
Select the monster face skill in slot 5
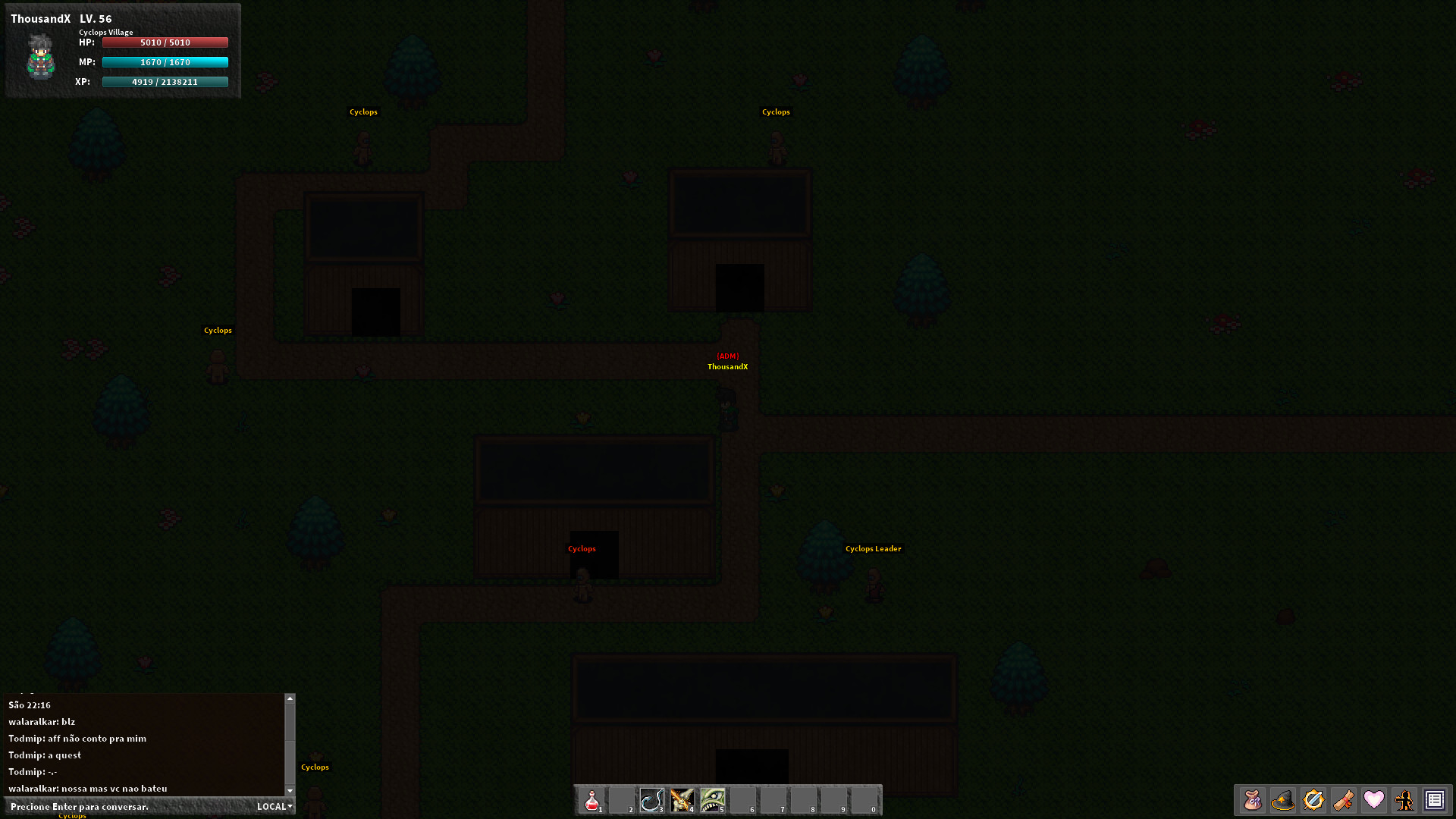click(x=713, y=800)
